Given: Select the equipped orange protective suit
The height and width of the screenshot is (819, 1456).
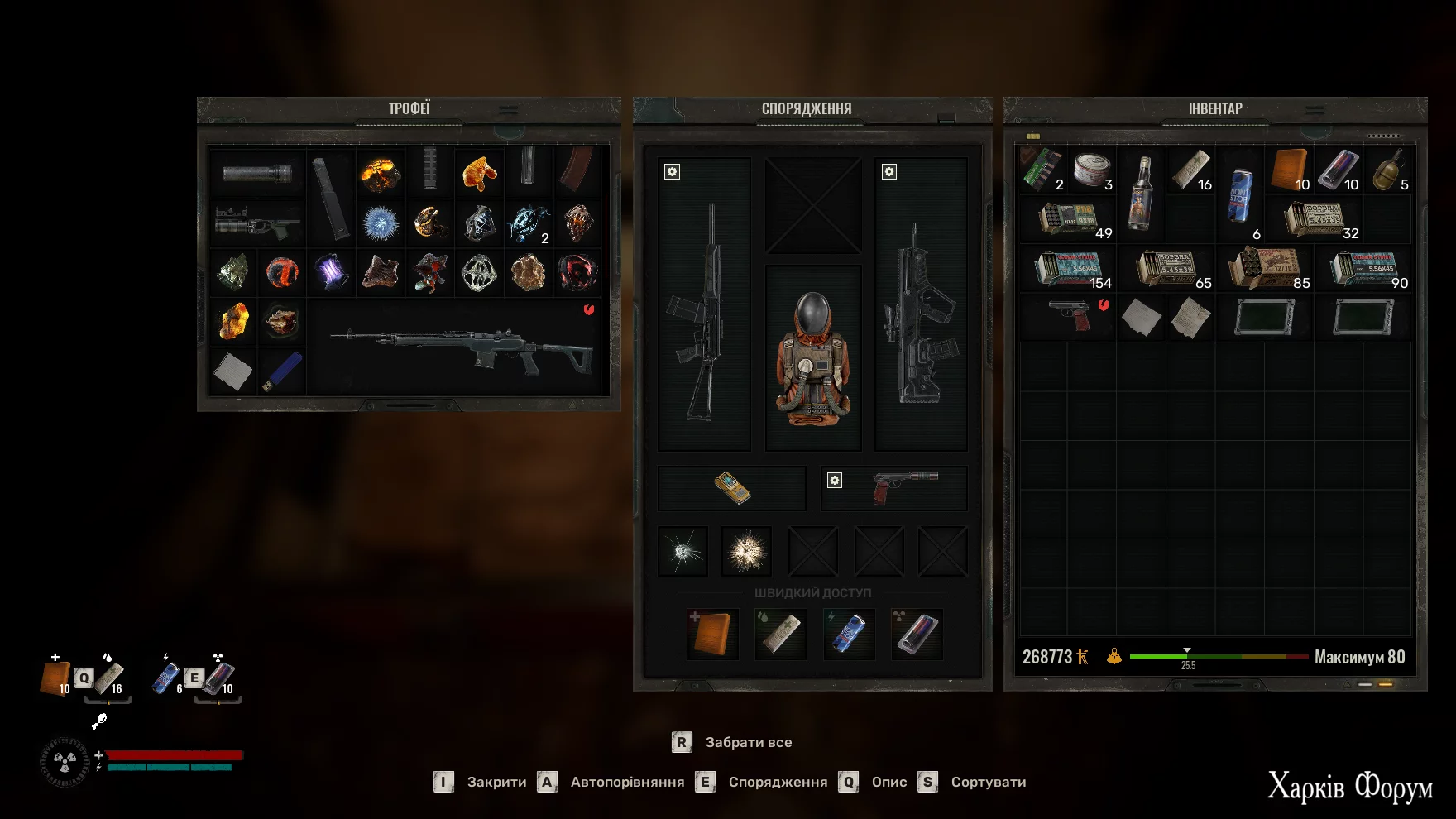Looking at the screenshot, I should tap(813, 359).
